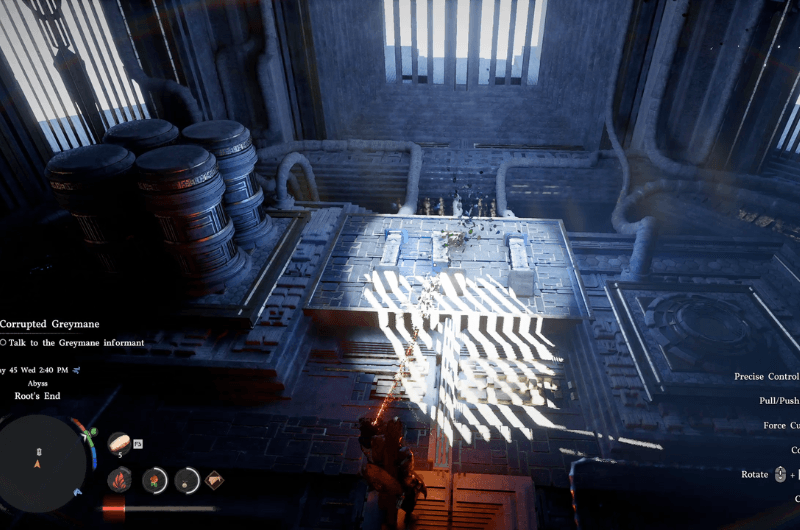Activate the flame skill icon
The width and height of the screenshot is (800, 530).
tap(119, 480)
